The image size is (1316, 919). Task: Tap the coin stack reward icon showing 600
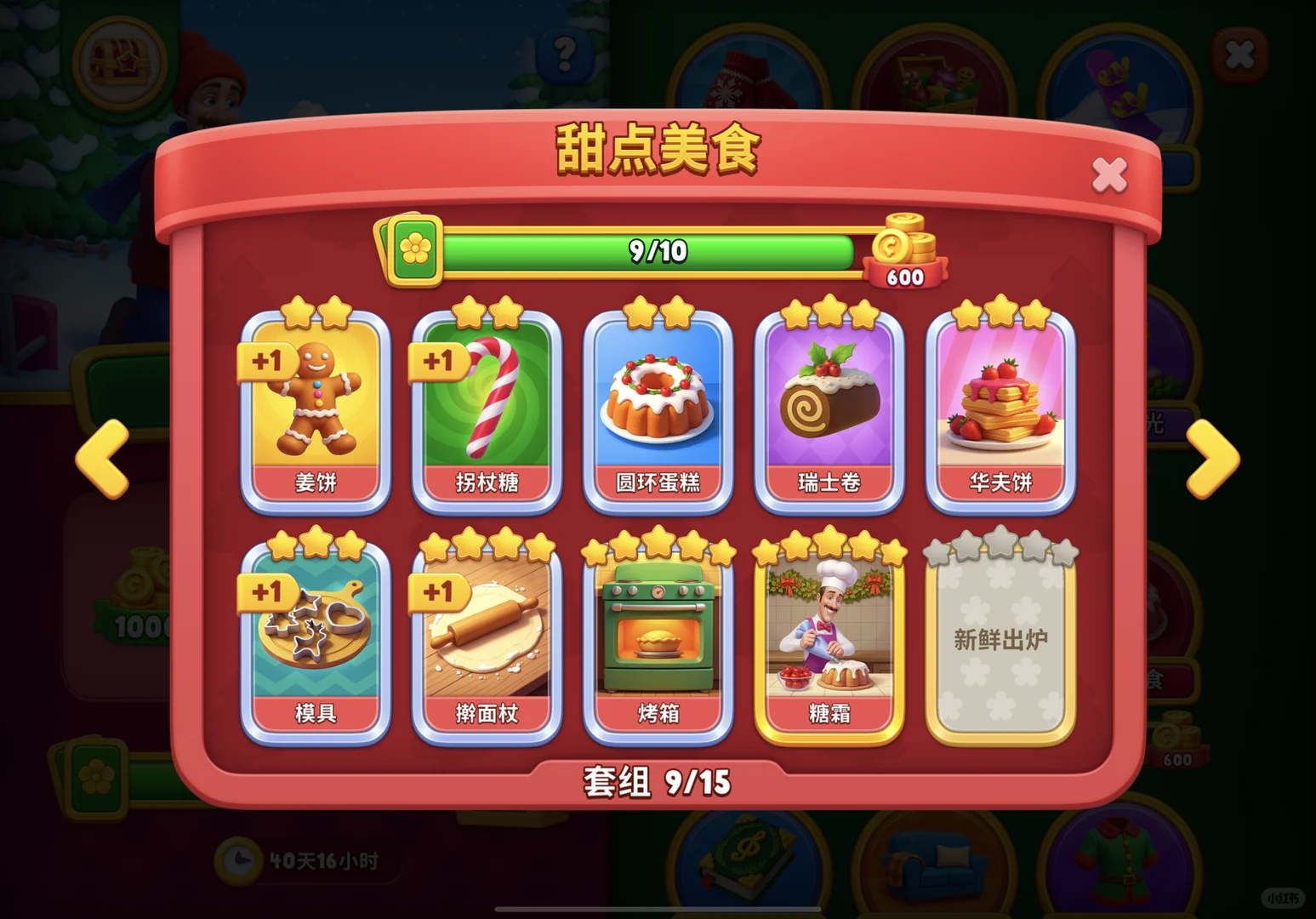click(905, 251)
